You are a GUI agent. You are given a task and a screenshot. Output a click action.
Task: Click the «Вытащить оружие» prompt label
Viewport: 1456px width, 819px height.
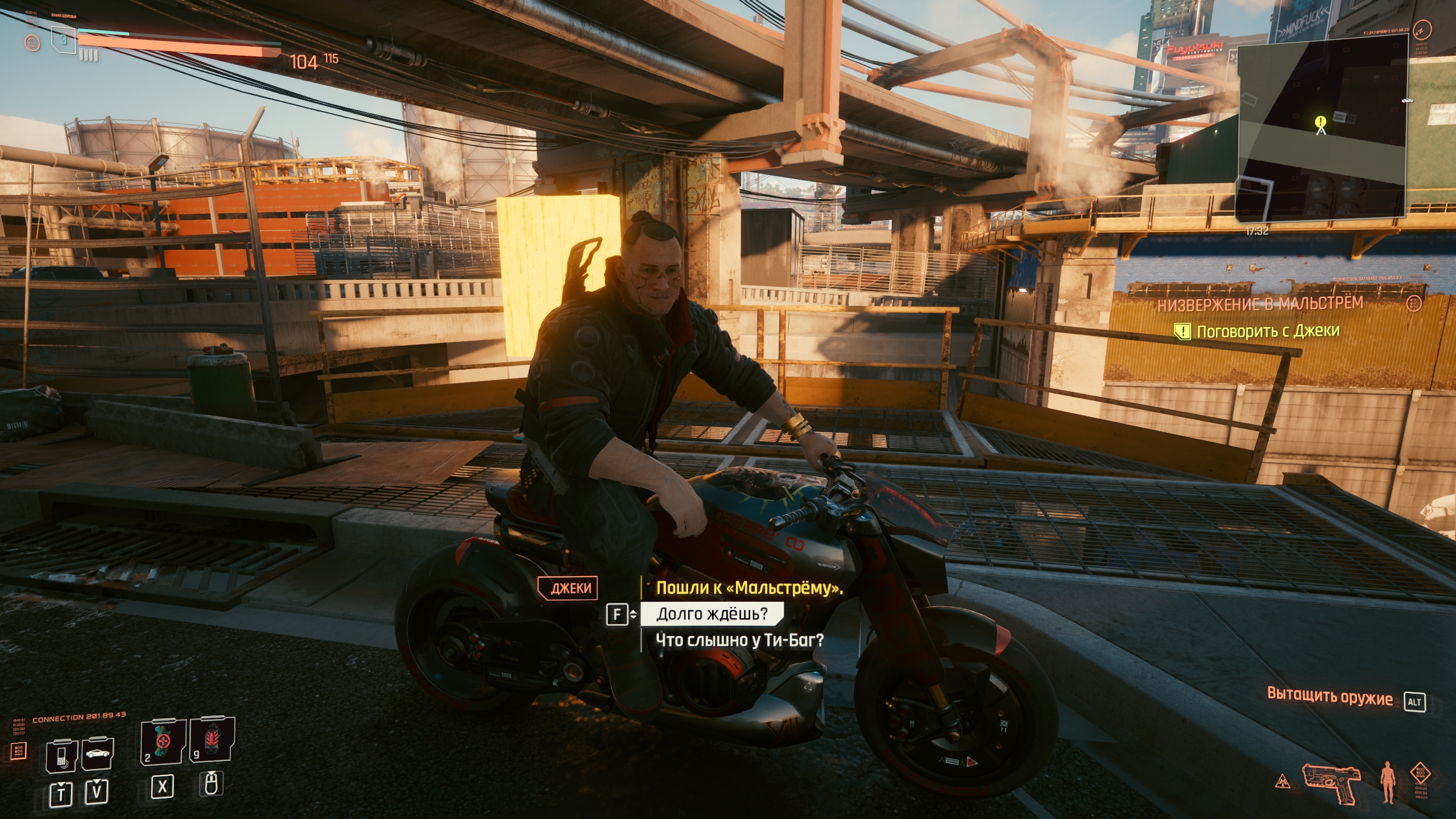(x=1330, y=697)
